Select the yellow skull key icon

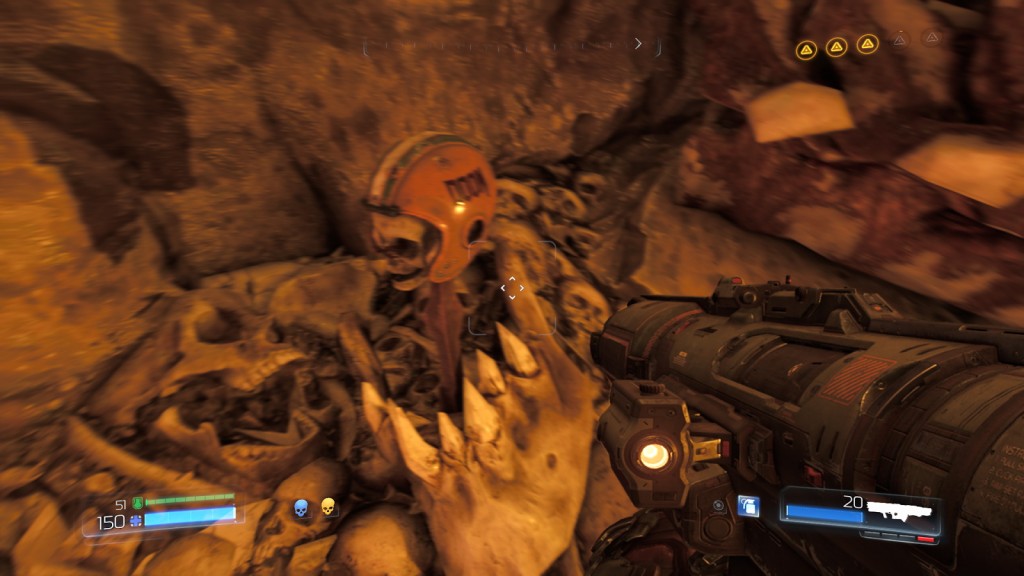[x=327, y=508]
